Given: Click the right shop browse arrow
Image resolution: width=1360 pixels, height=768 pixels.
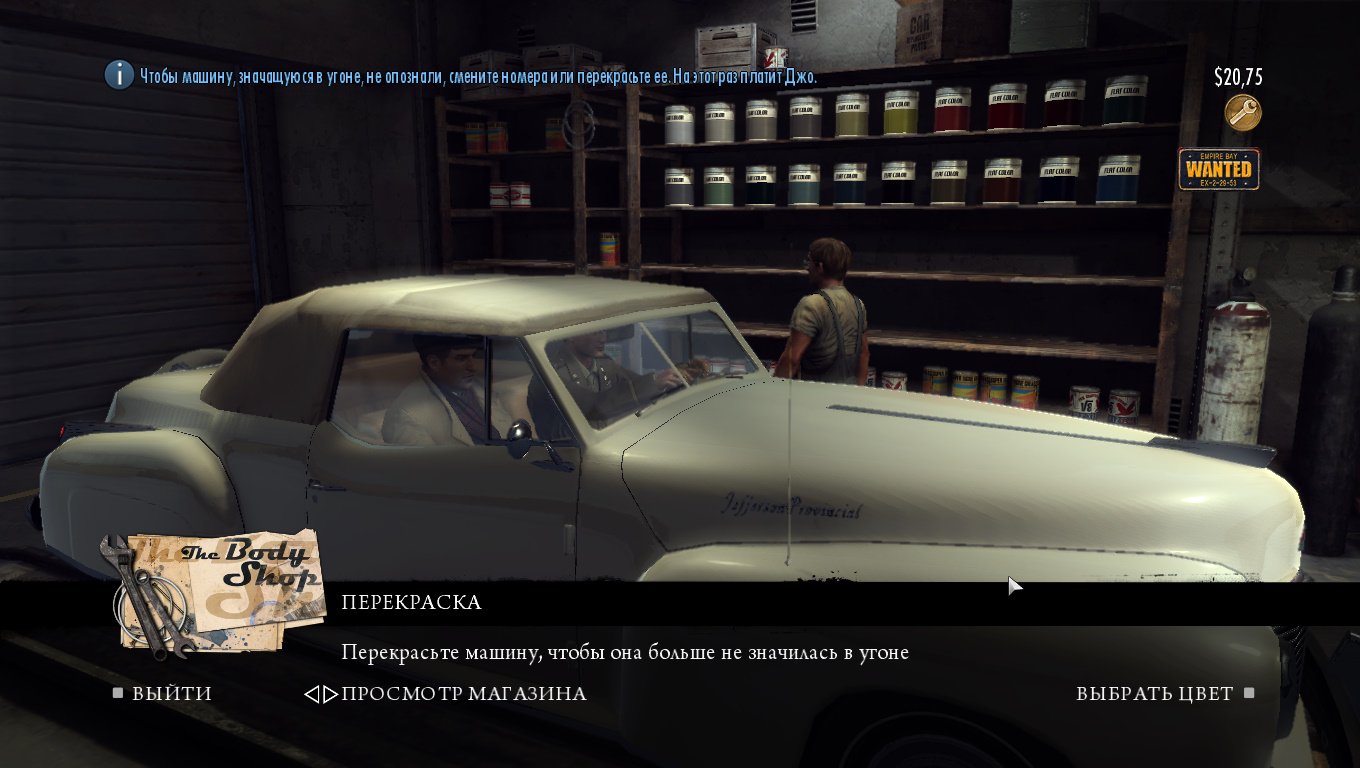Looking at the screenshot, I should (x=331, y=694).
